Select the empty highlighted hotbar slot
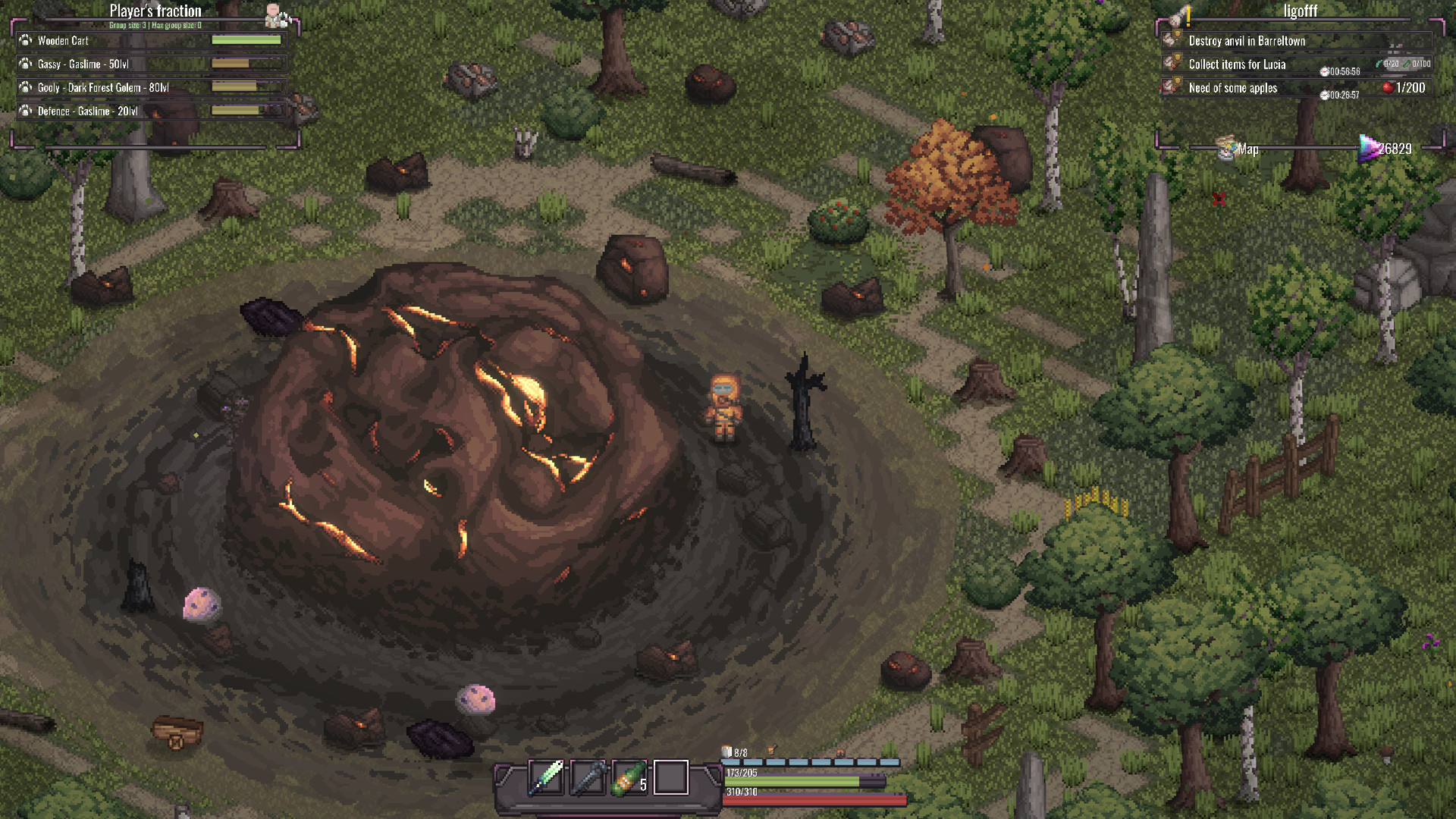 671,777
